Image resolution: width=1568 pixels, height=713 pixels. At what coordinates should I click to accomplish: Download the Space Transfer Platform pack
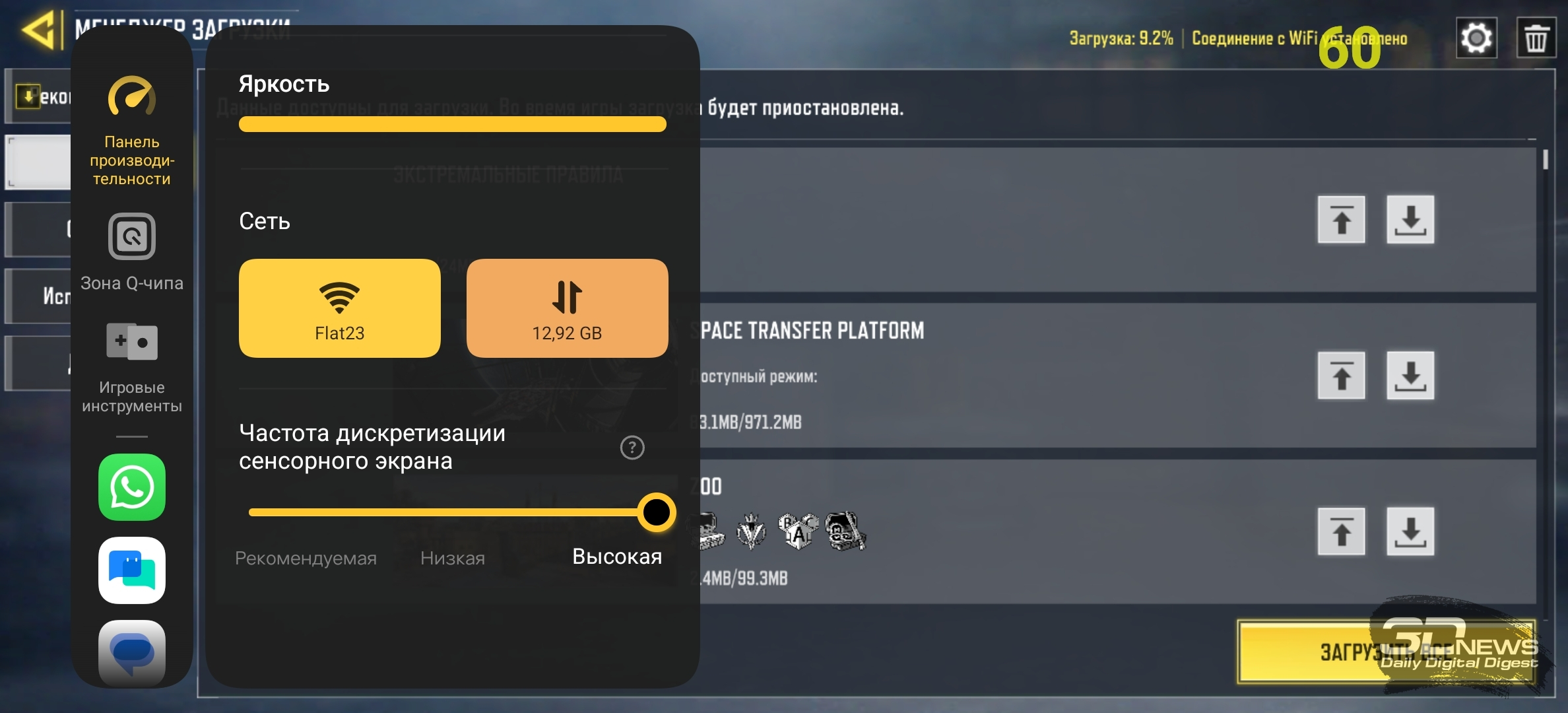click(x=1410, y=376)
